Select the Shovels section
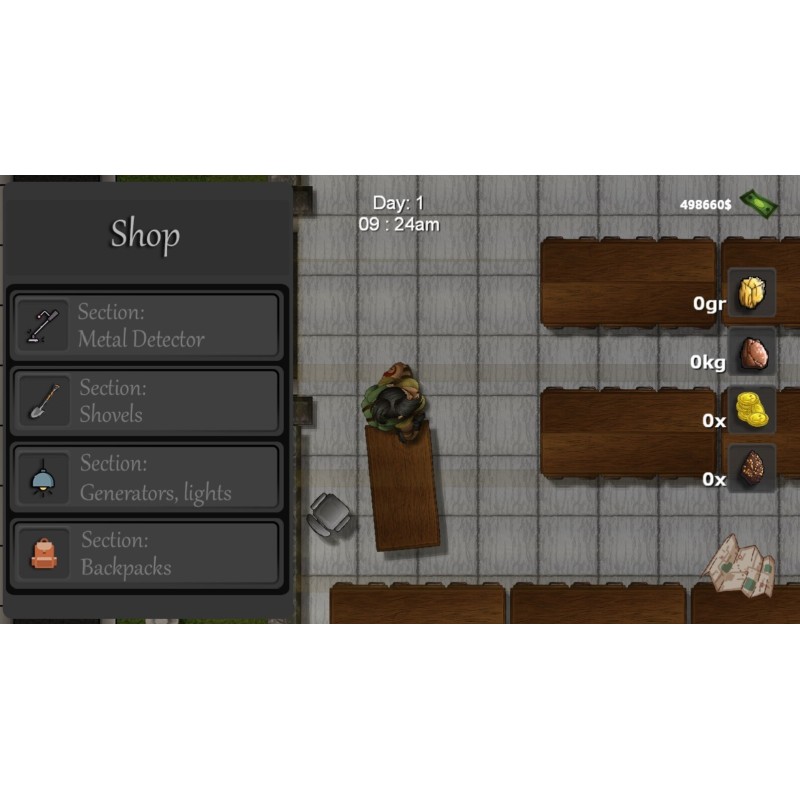 (146, 402)
